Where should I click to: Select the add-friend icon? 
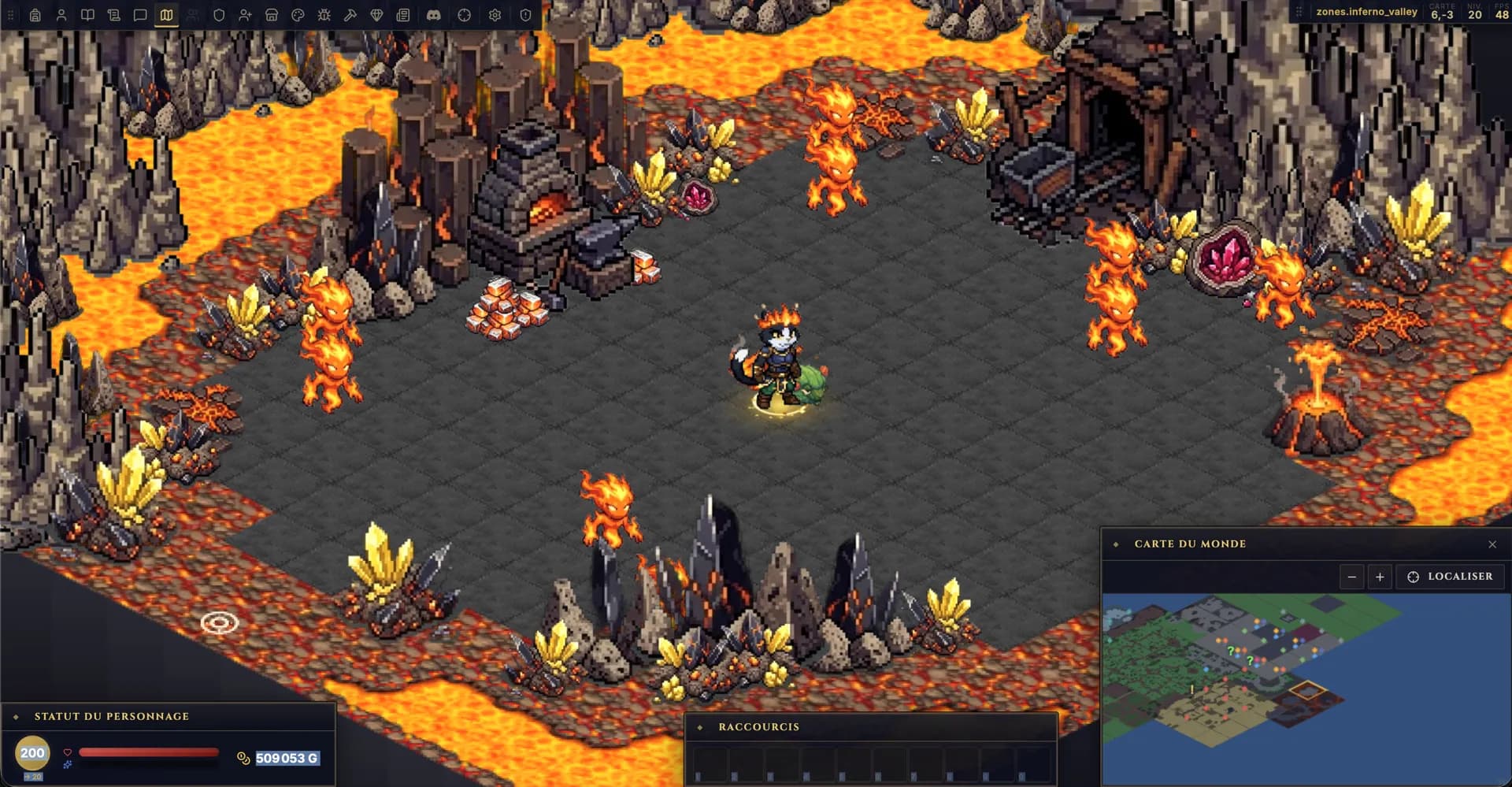[x=245, y=14]
